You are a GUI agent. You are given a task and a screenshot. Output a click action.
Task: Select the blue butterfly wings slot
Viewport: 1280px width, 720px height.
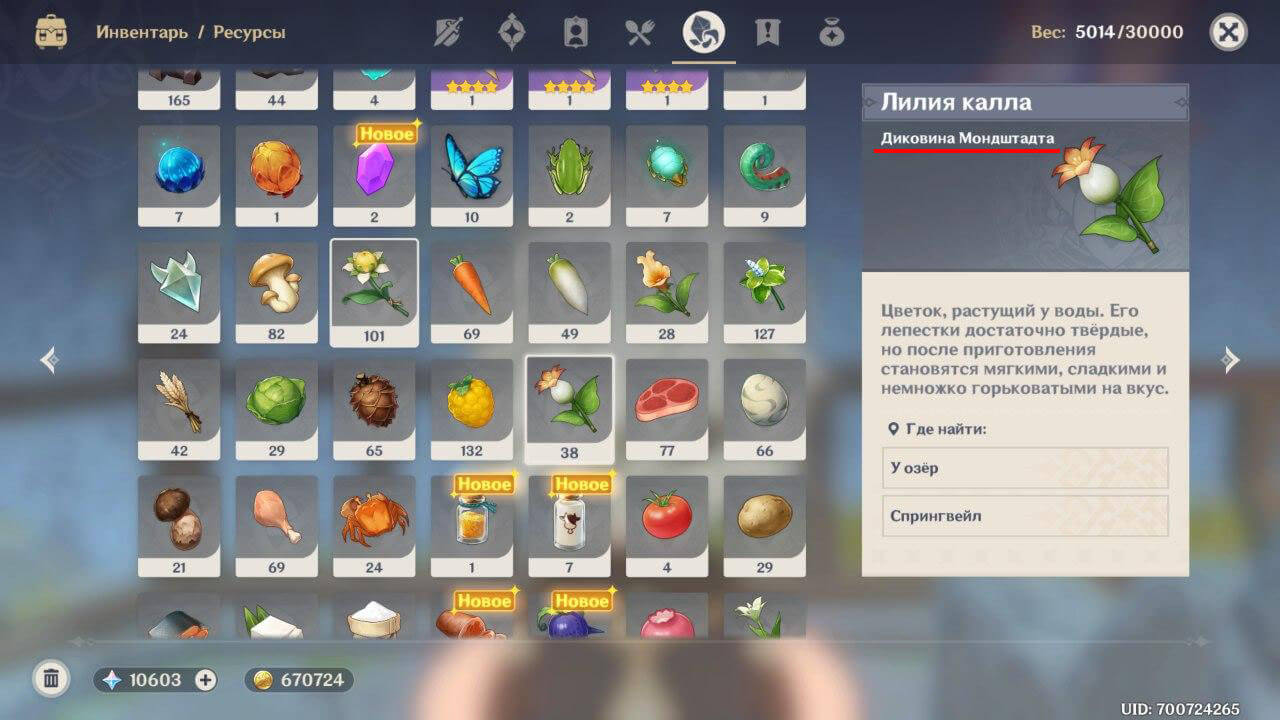[472, 175]
